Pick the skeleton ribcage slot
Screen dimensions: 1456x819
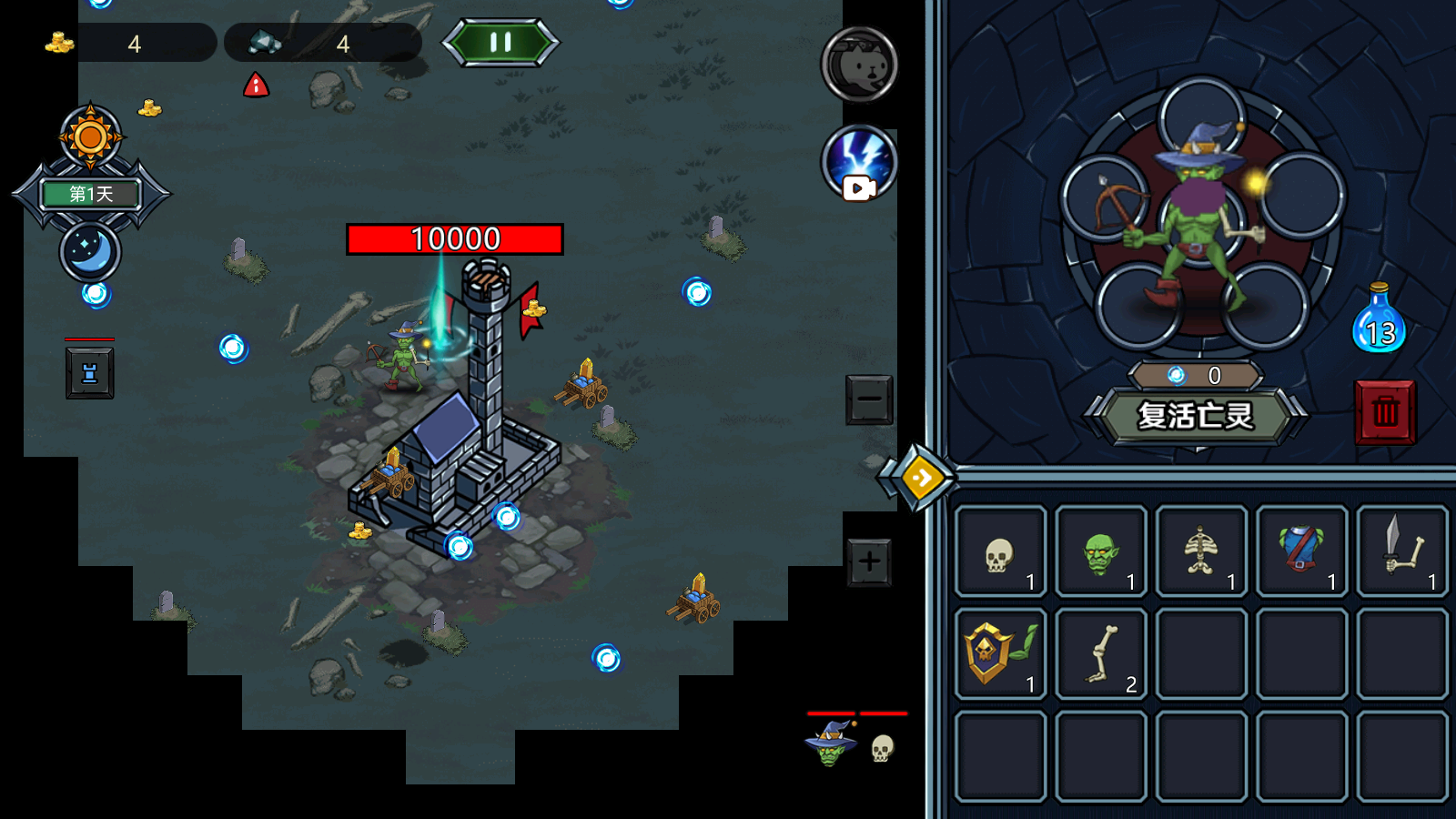pyautogui.click(x=1201, y=551)
